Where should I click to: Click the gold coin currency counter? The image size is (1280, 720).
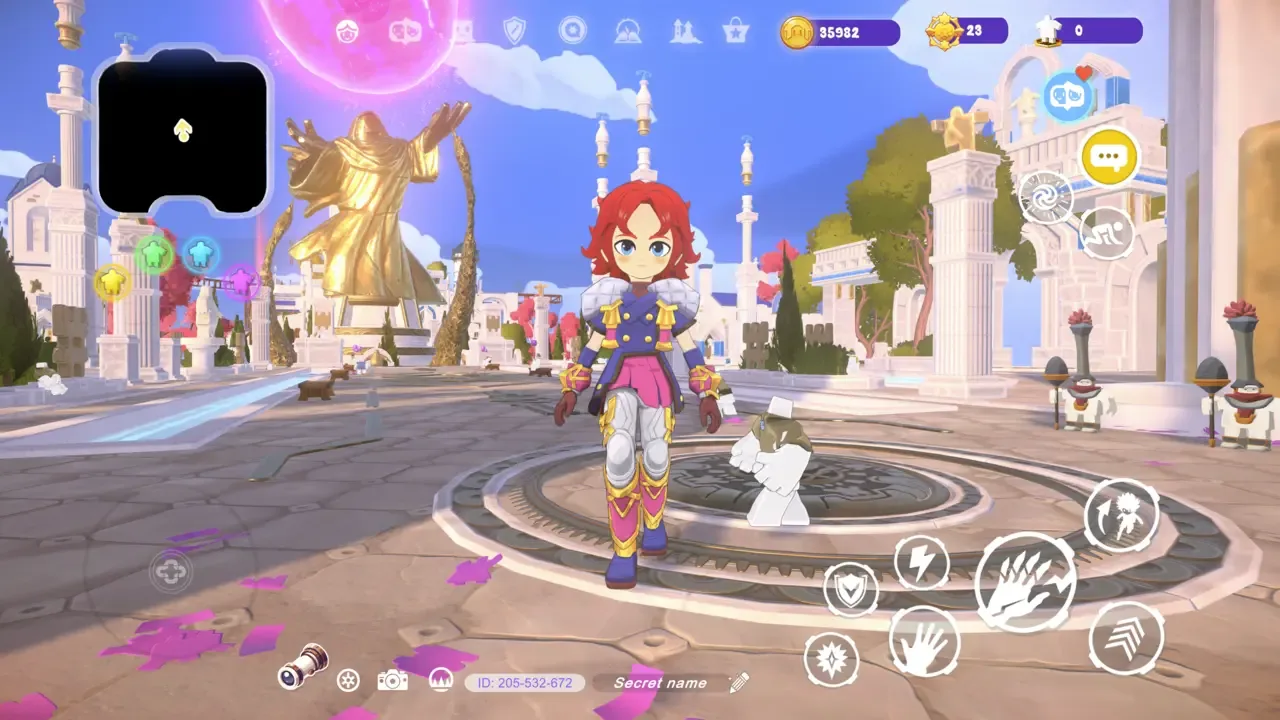(x=840, y=32)
